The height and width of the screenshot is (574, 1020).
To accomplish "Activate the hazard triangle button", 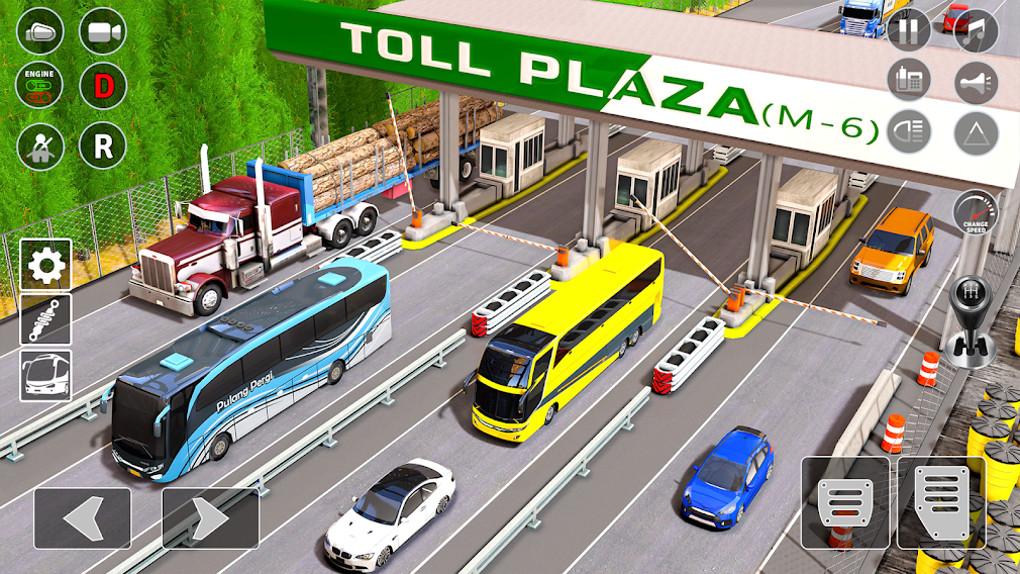I will [976, 132].
